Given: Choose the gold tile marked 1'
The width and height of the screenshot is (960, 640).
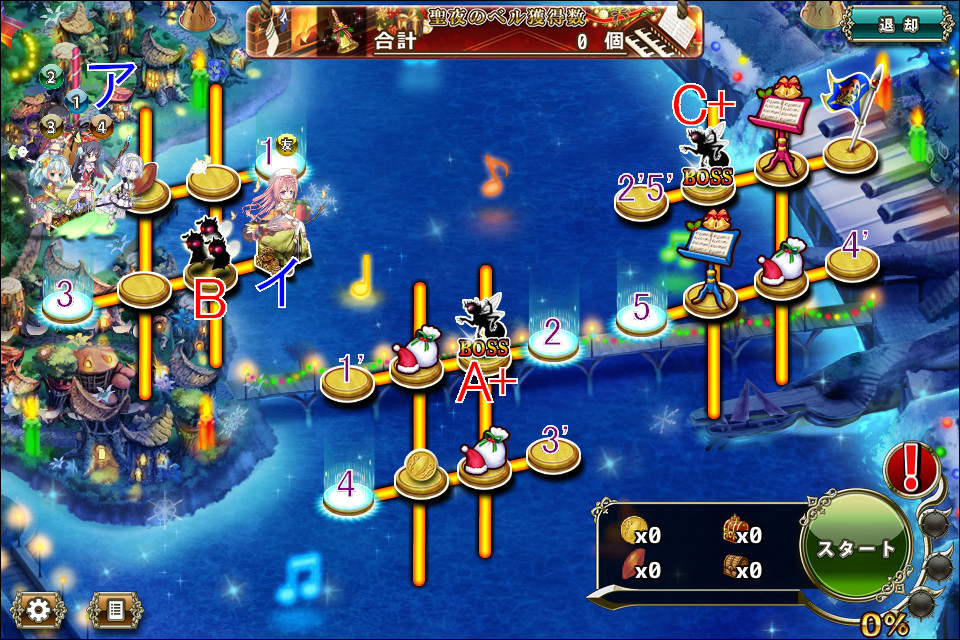Looking at the screenshot, I should coord(347,381).
